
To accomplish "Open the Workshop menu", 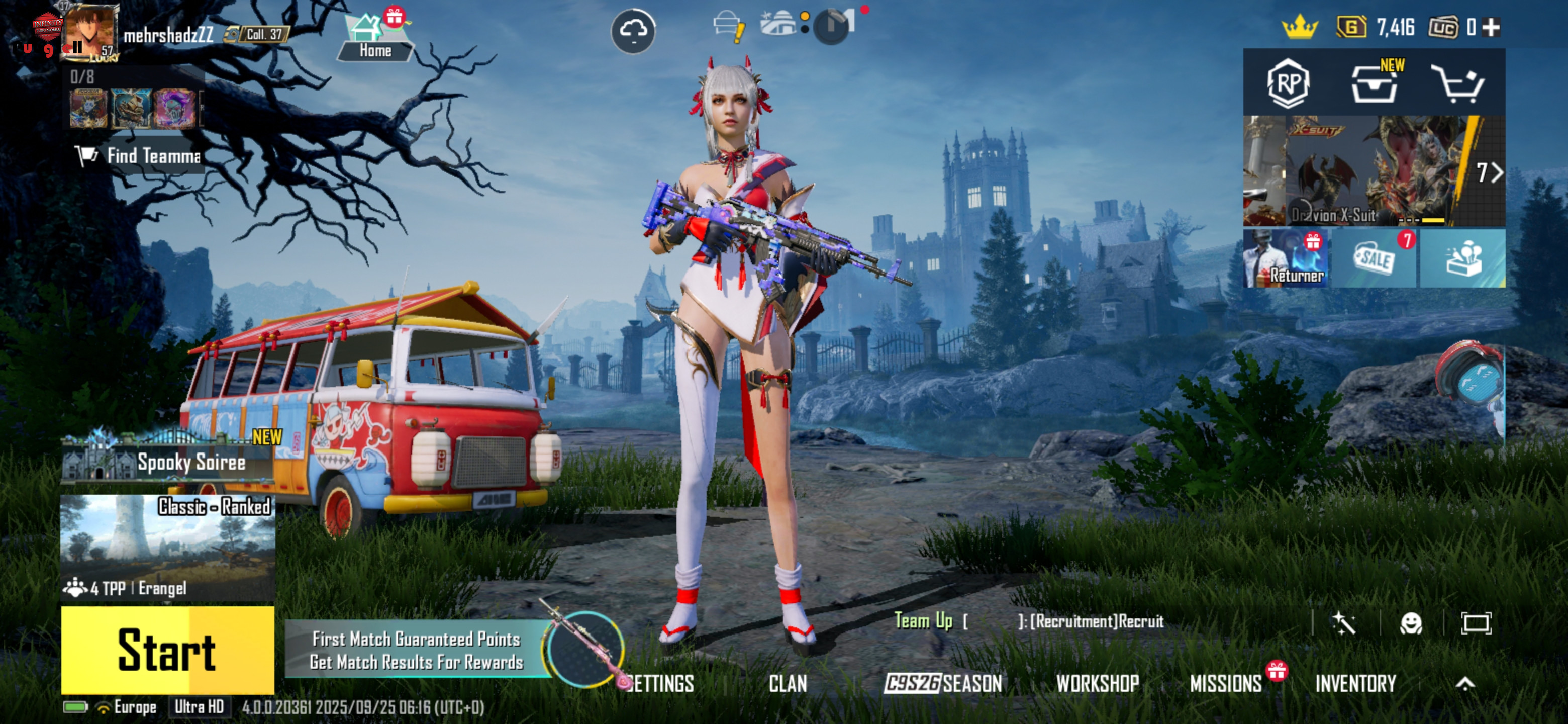I will tap(1098, 684).
